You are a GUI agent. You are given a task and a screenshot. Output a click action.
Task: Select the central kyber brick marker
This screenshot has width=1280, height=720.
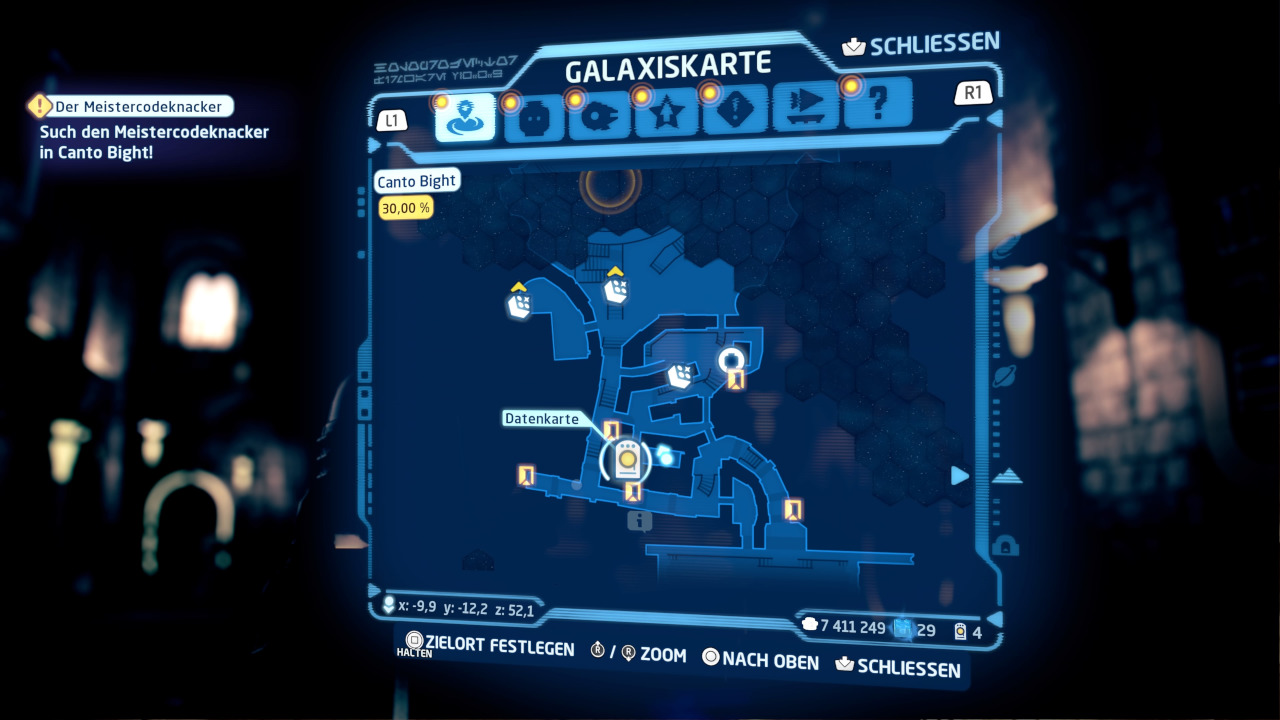click(x=680, y=375)
